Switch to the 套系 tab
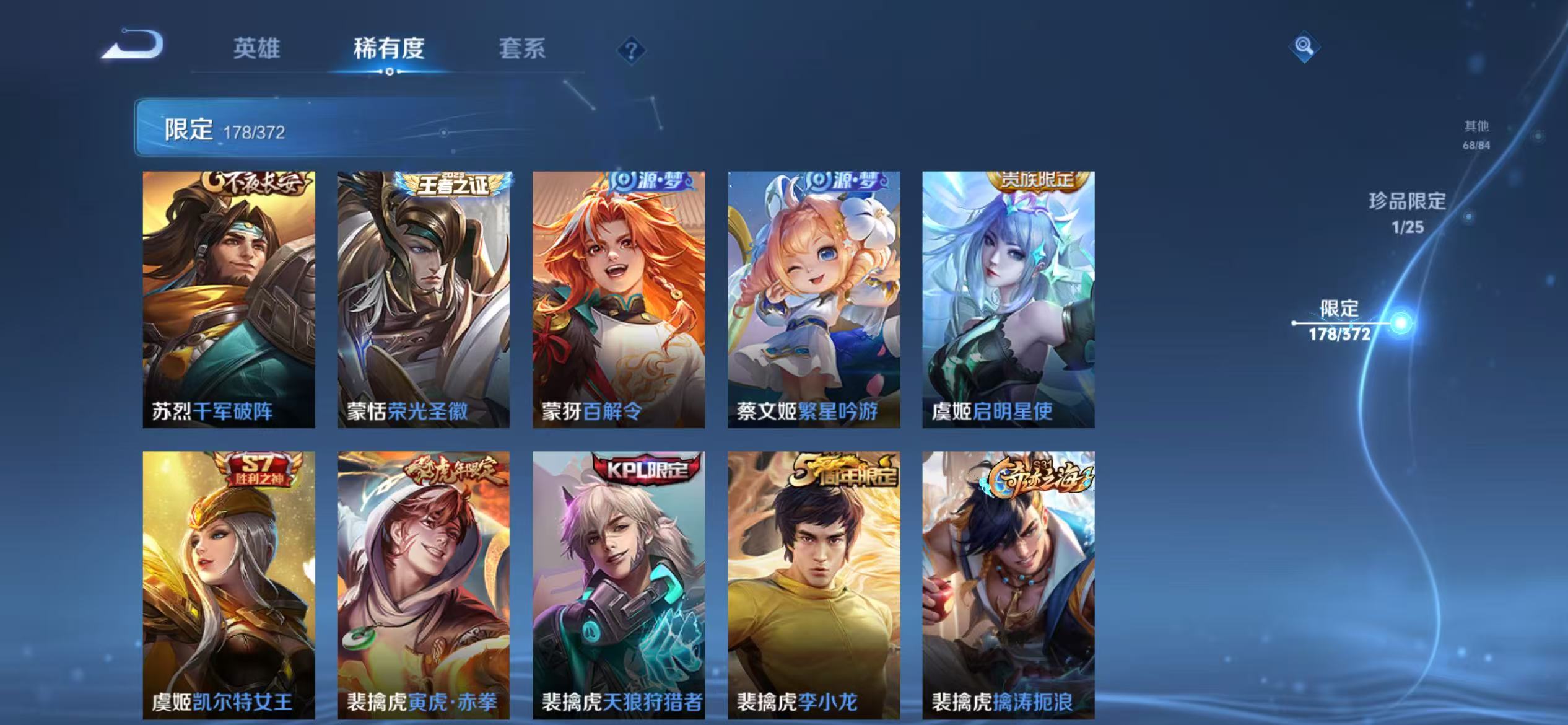The height and width of the screenshot is (725, 1568). click(x=523, y=50)
